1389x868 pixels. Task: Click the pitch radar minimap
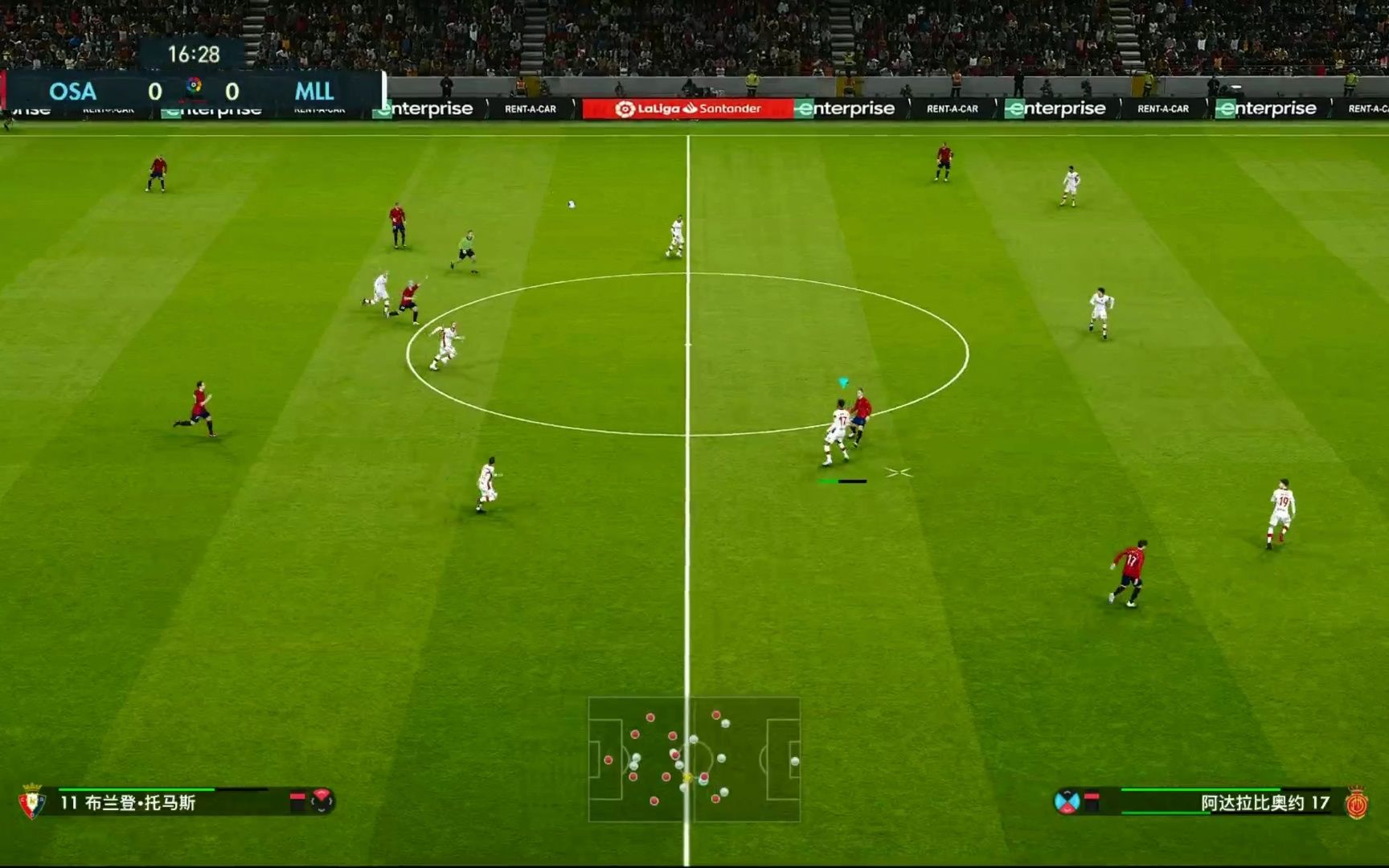(x=694, y=759)
